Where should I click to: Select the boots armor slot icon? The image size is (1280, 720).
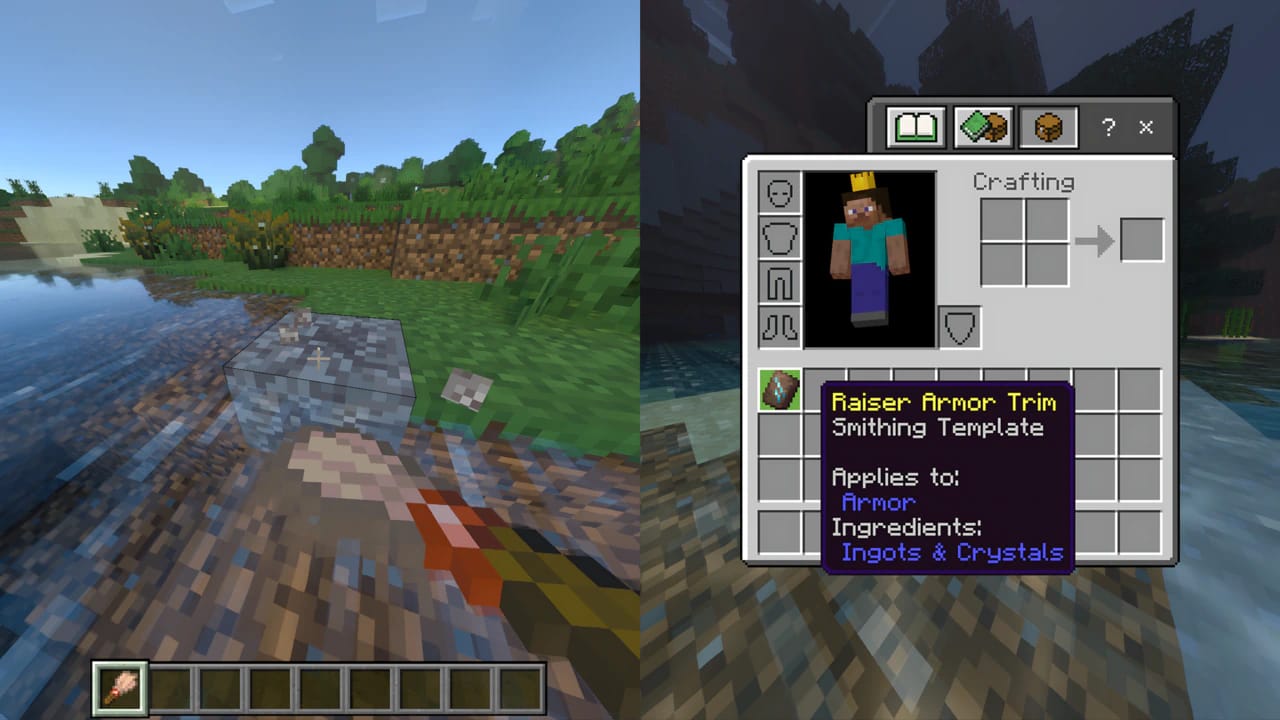(x=779, y=327)
